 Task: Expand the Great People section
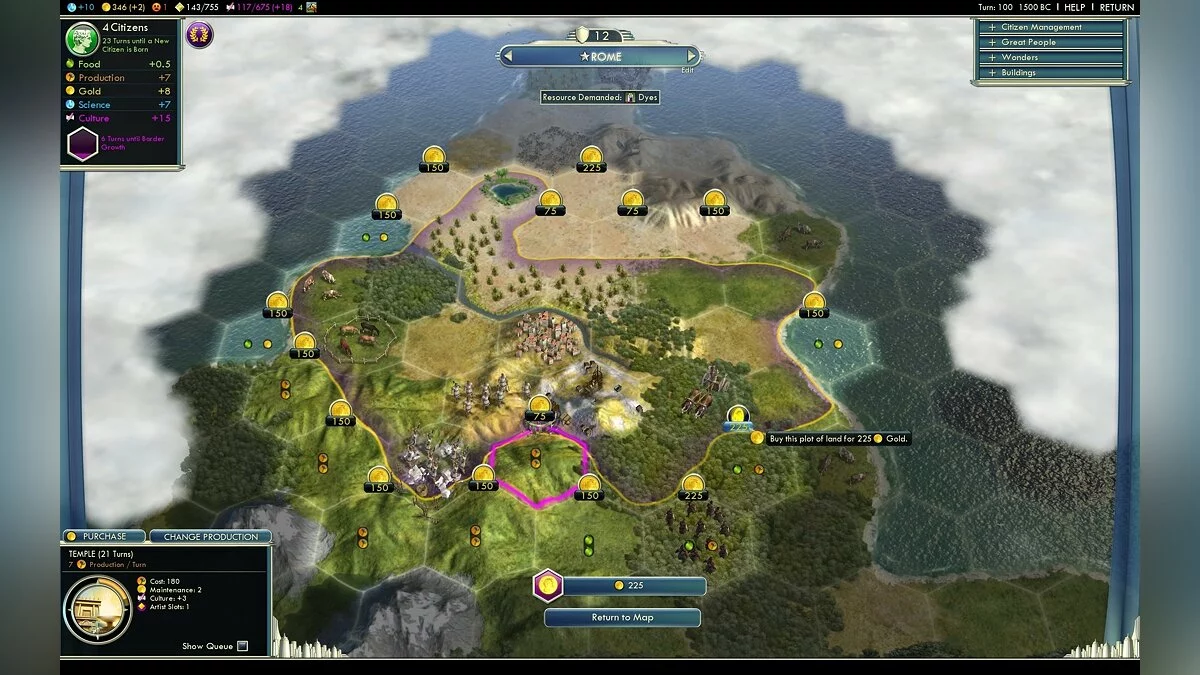point(1048,42)
